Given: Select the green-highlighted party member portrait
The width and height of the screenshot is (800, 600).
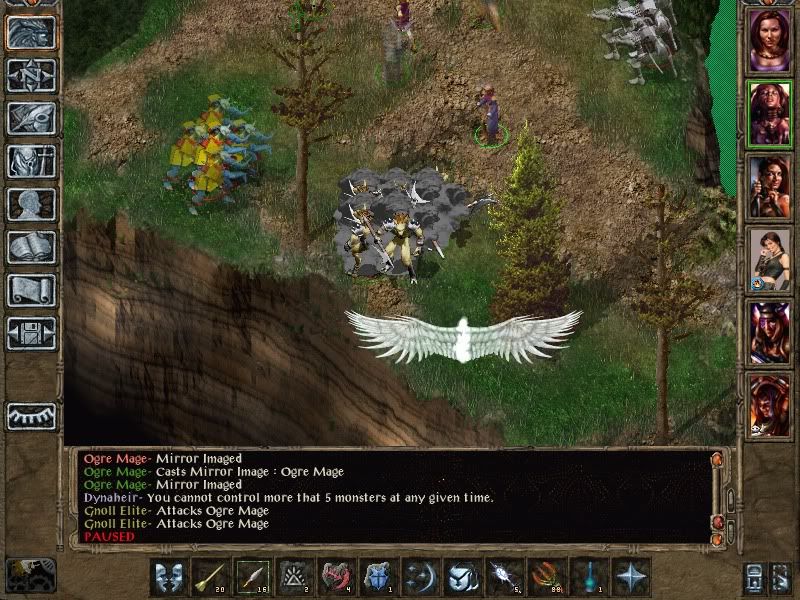Looking at the screenshot, I should (769, 114).
